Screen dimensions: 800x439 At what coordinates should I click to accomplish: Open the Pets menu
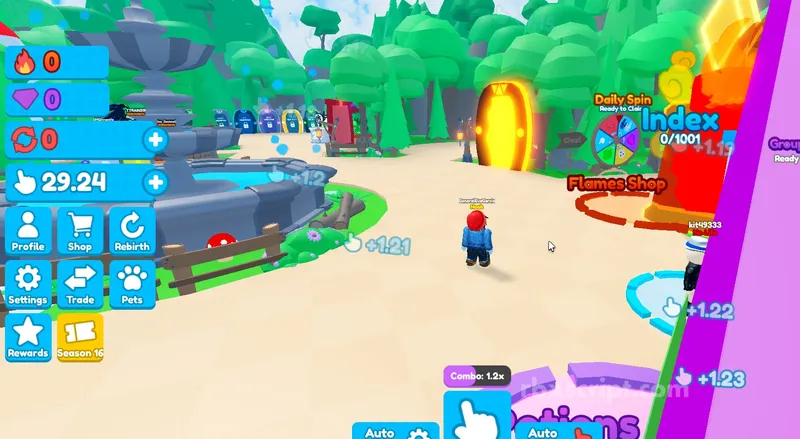point(131,284)
